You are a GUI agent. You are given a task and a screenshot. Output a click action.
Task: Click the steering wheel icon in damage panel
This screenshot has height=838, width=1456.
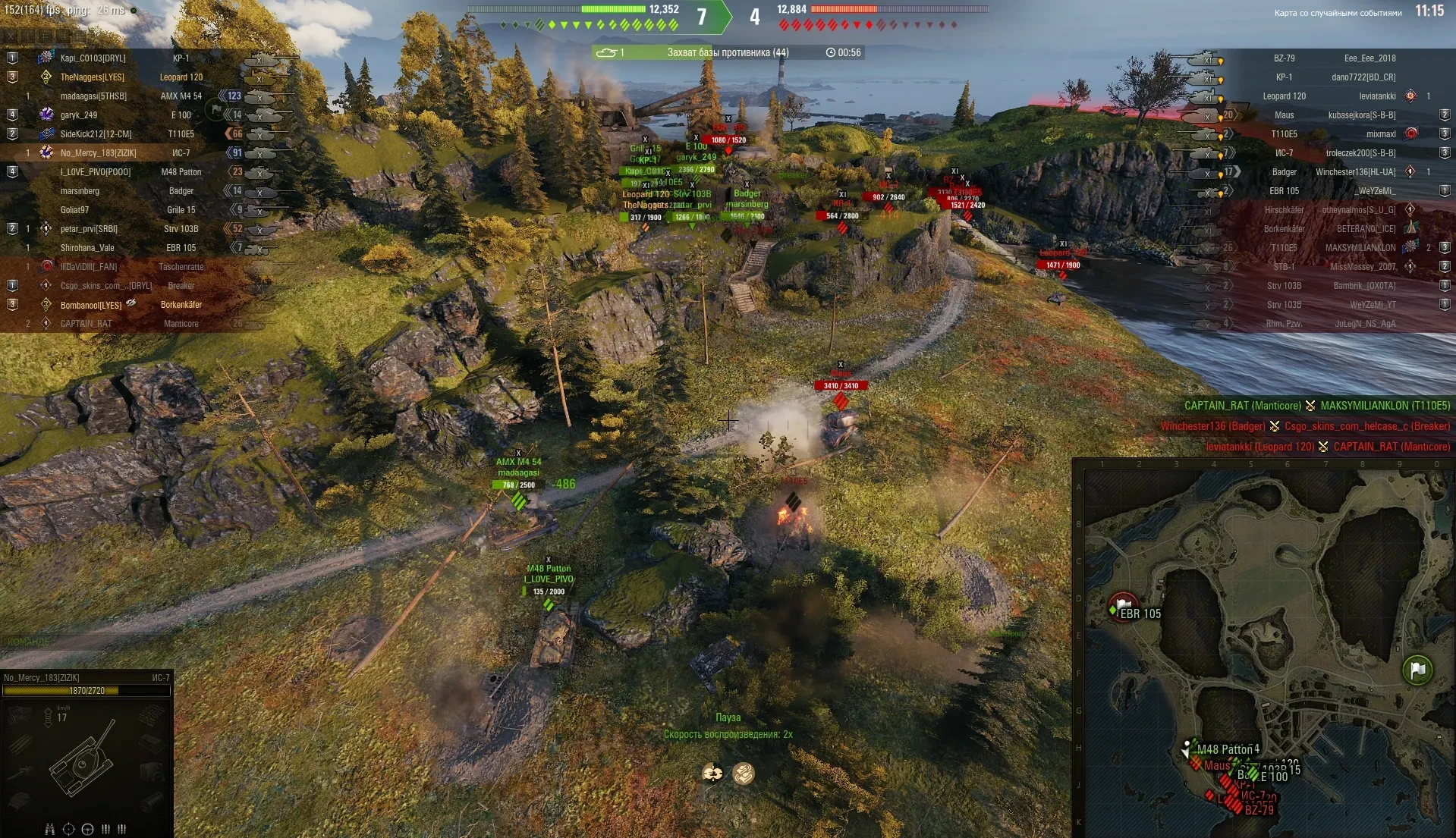(87, 829)
